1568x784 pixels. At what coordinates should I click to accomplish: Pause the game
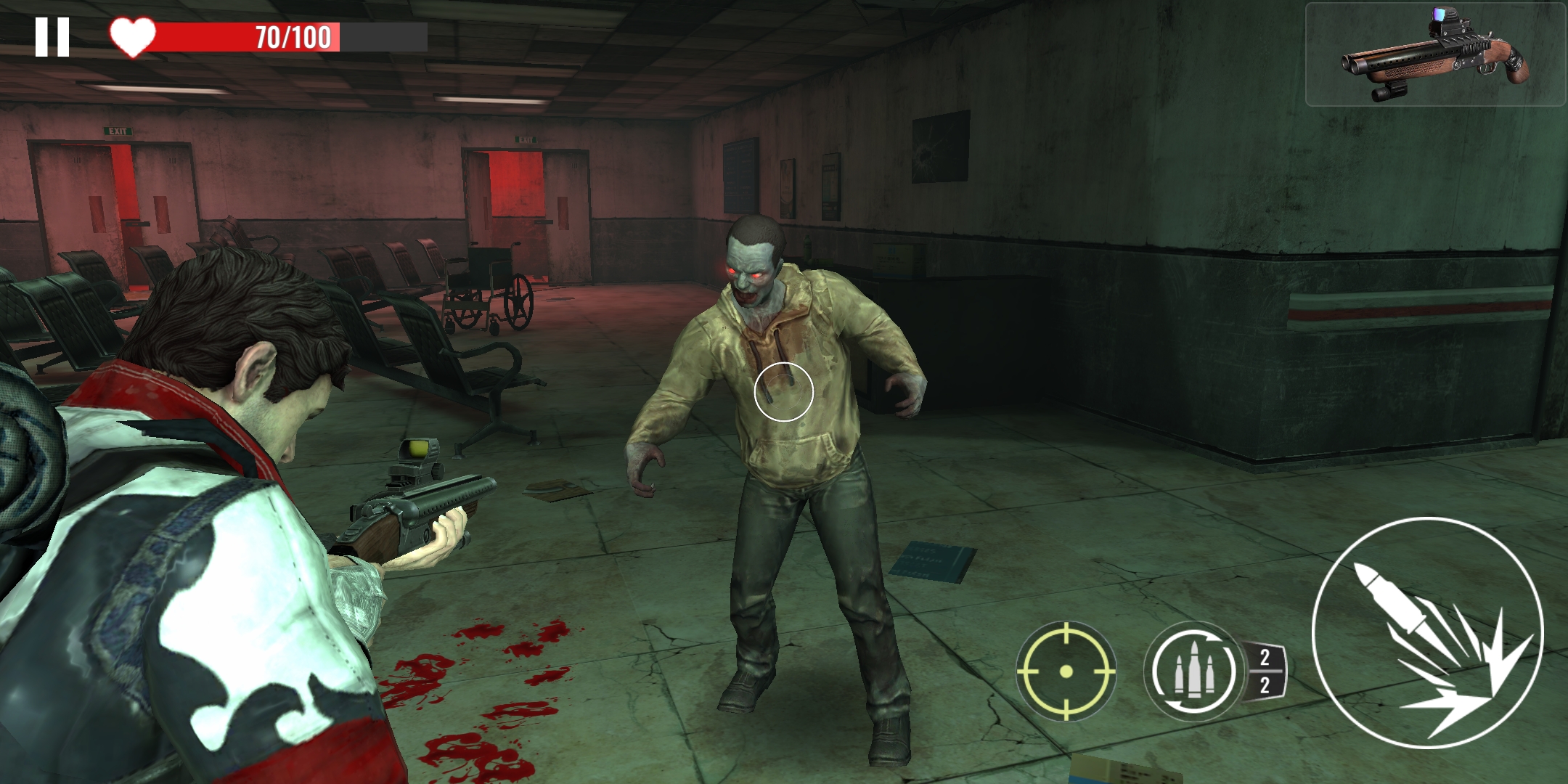point(52,37)
